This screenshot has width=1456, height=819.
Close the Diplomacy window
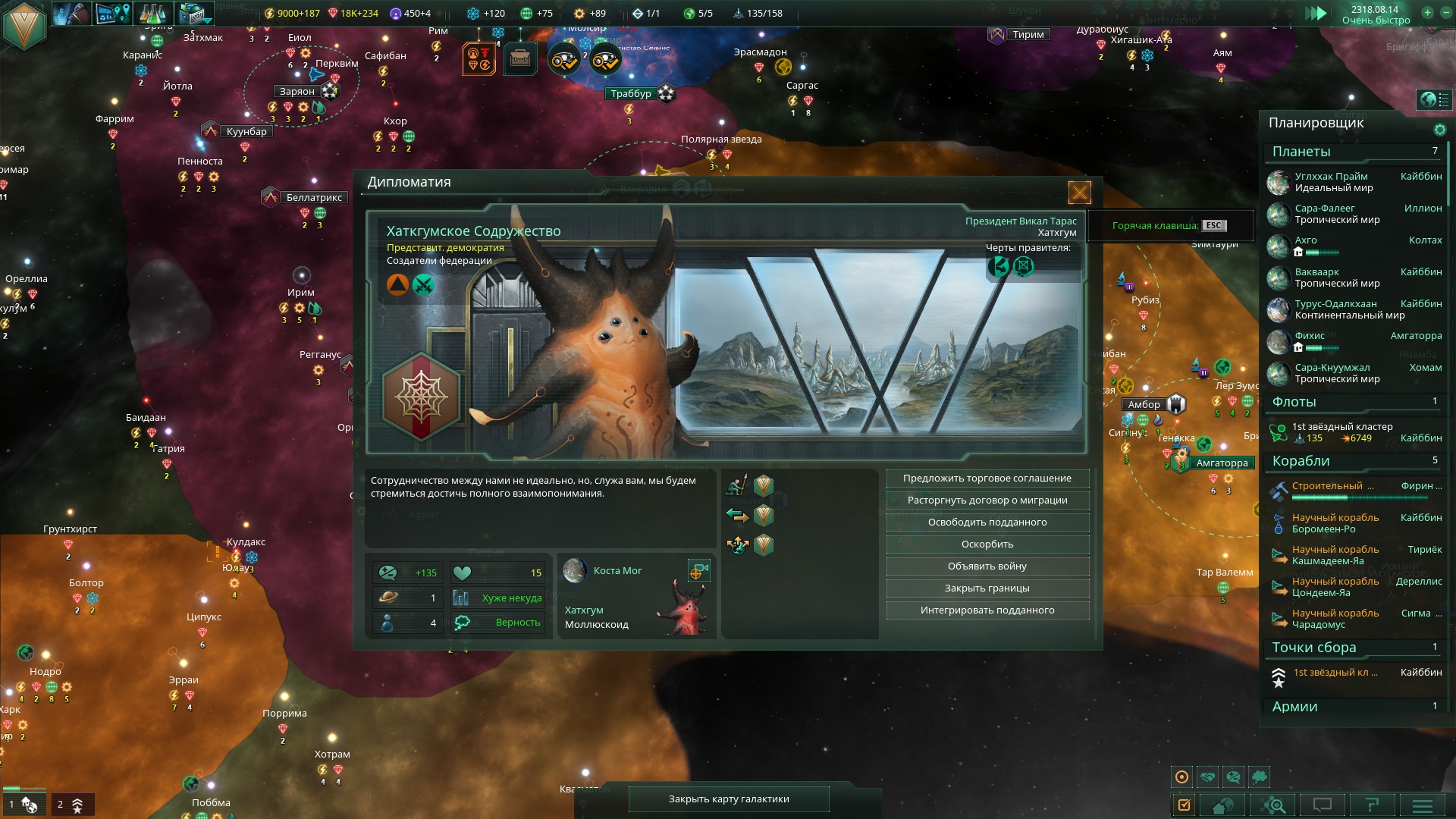[1079, 193]
